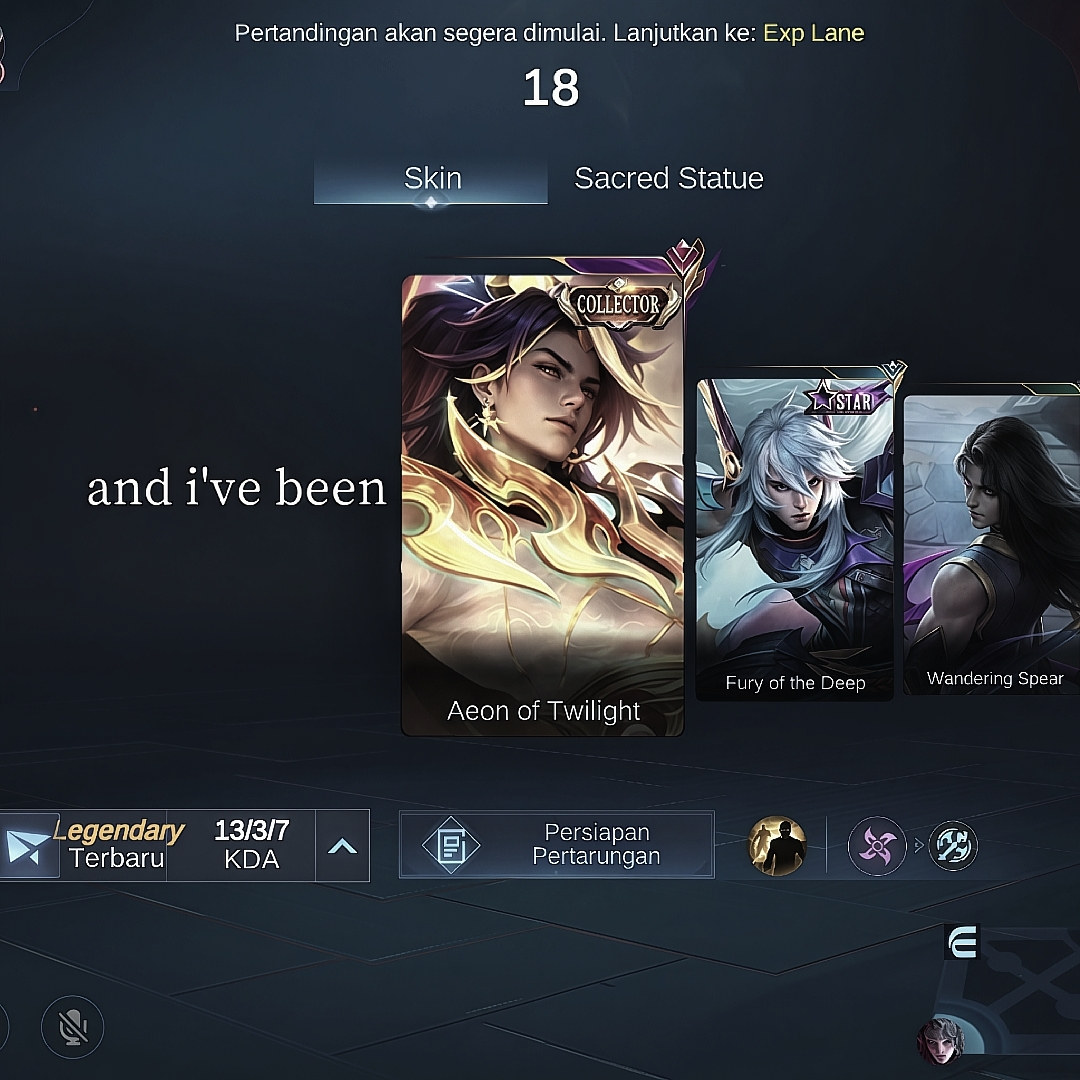The width and height of the screenshot is (1080, 1080).
Task: Switch to the Skin tab
Action: click(431, 179)
